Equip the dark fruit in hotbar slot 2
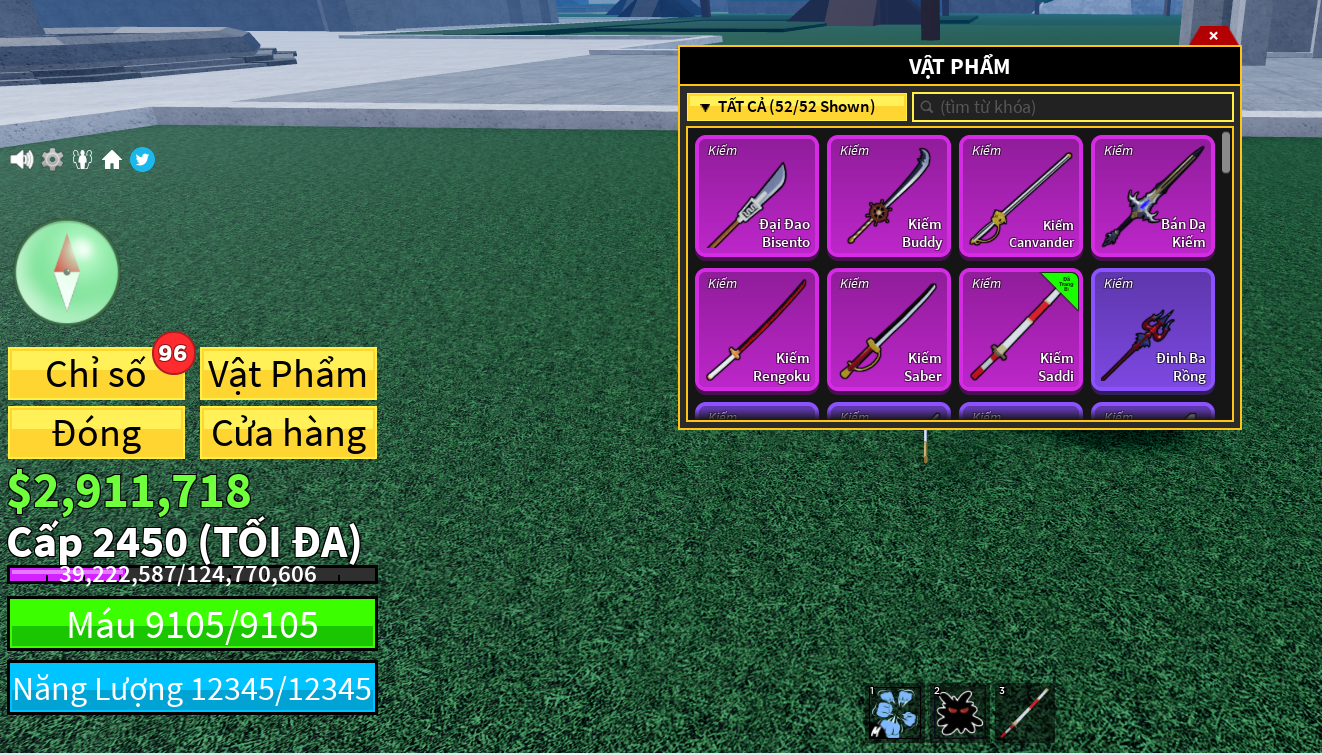 (957, 712)
